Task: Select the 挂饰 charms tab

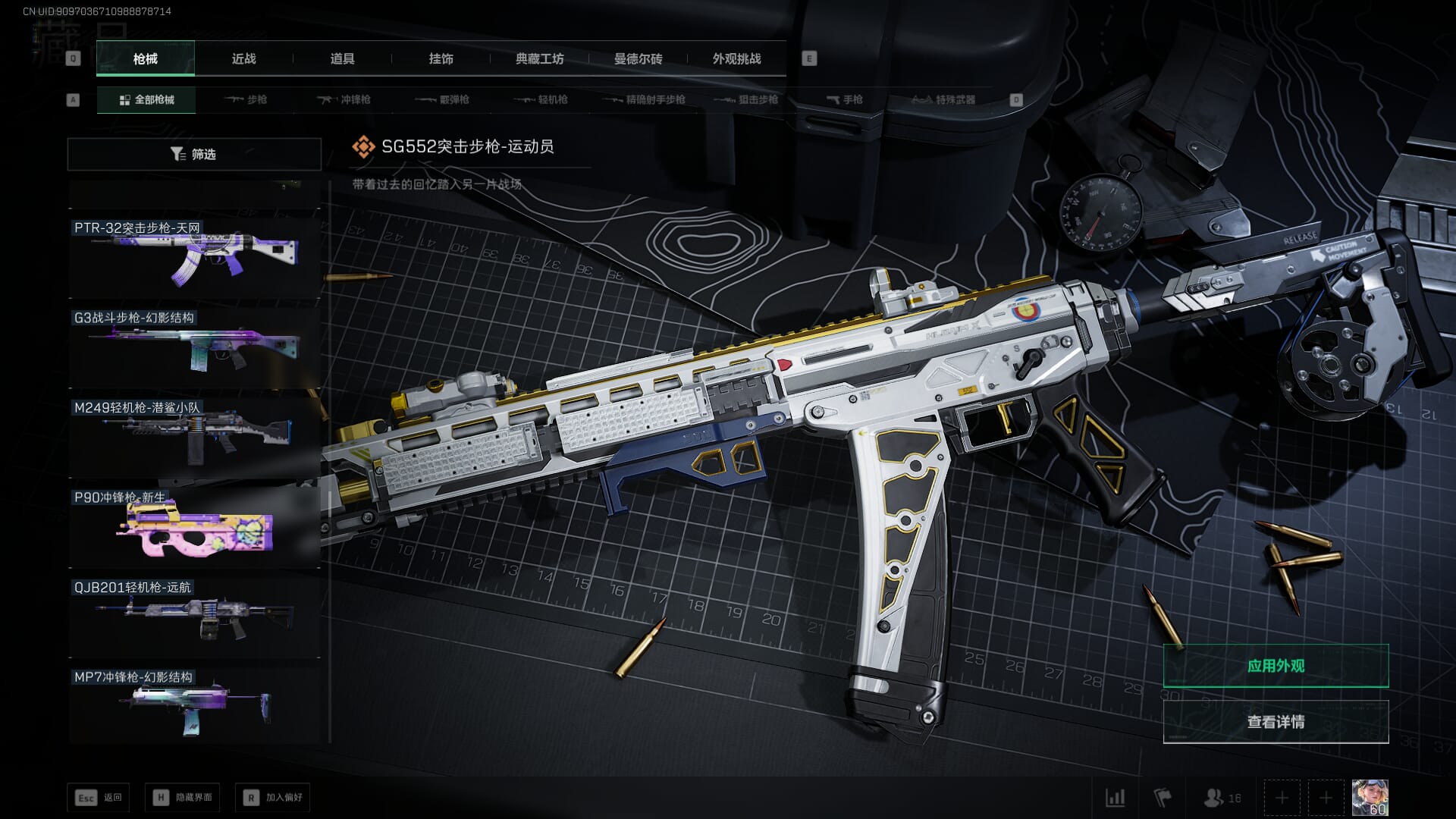Action: 441,58
